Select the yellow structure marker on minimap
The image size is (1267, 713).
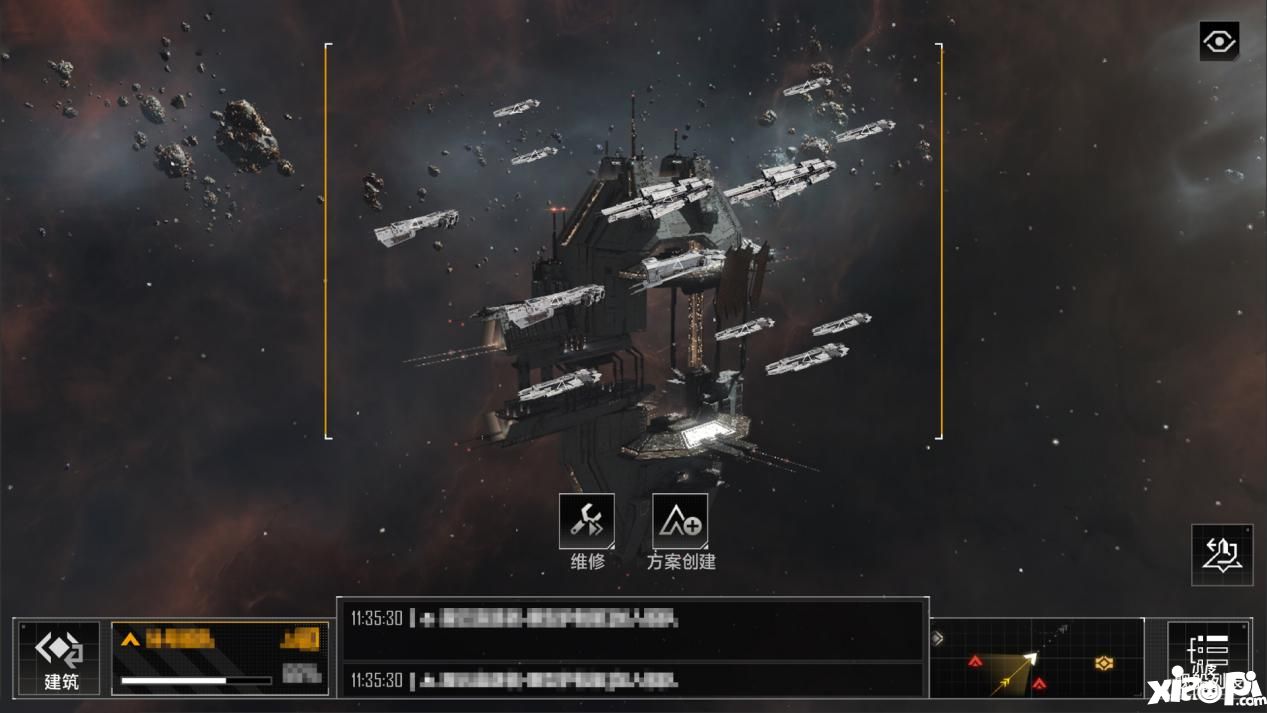click(x=1103, y=662)
